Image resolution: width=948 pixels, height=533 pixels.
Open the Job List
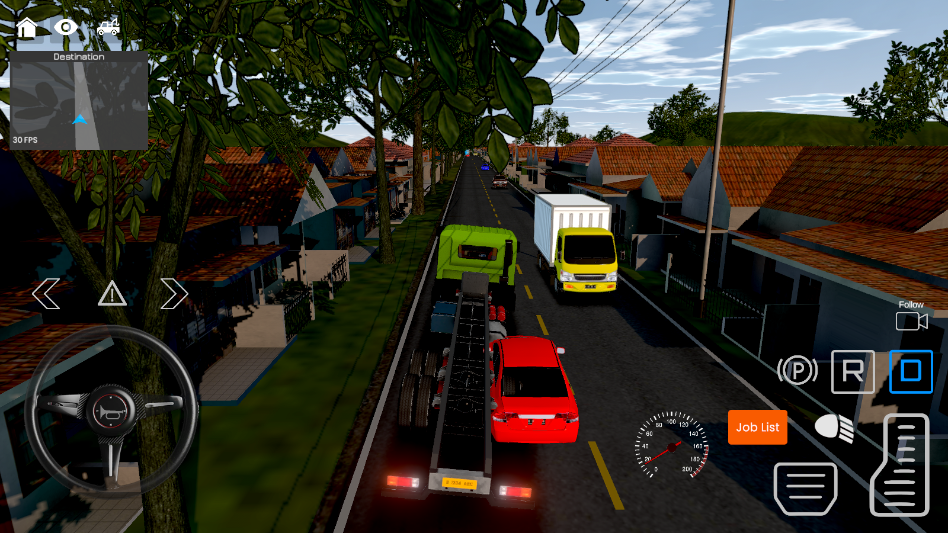click(x=757, y=427)
